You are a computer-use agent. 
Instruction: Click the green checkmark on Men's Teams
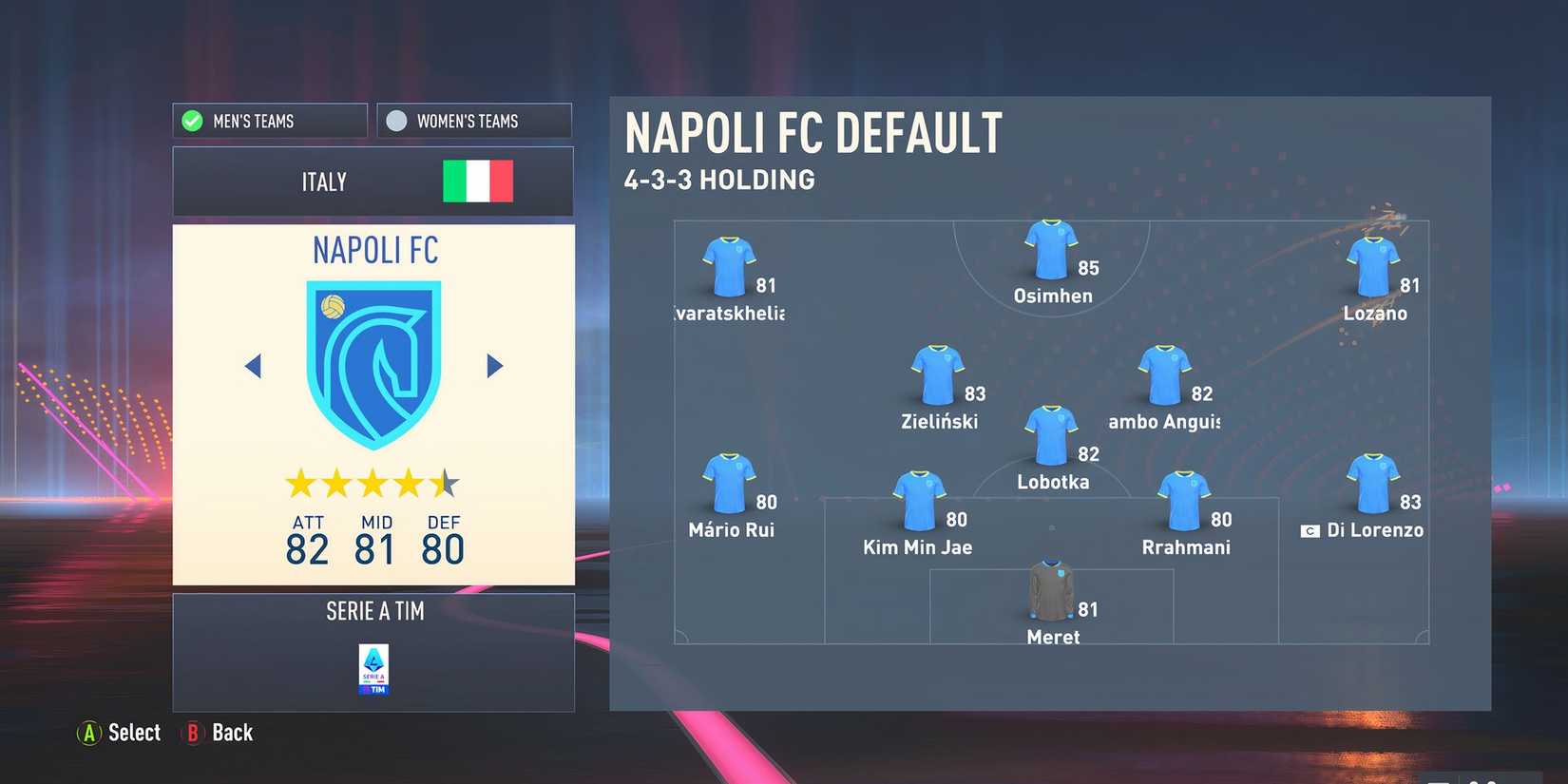click(192, 121)
